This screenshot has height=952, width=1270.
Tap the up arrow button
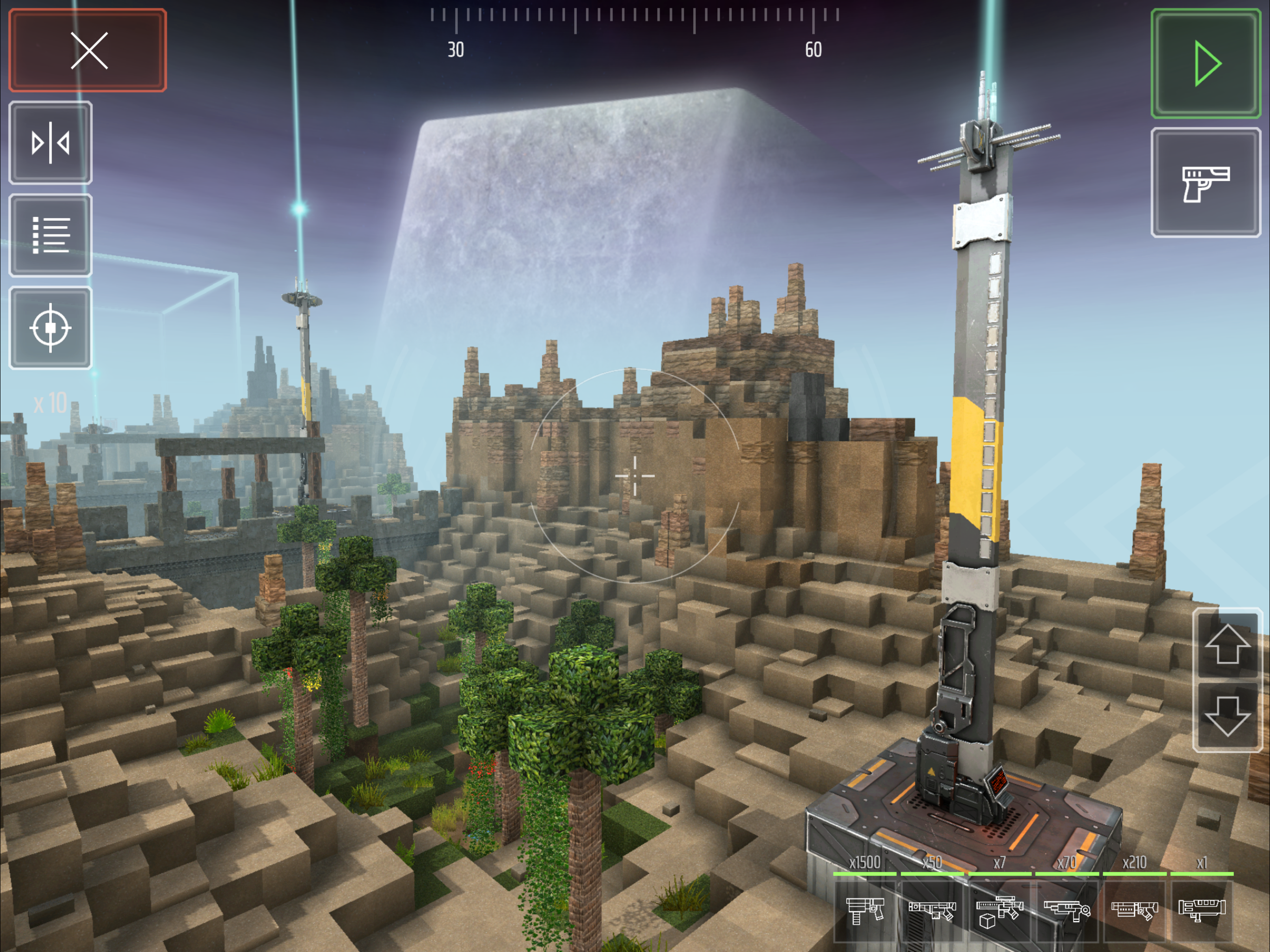tap(1227, 645)
